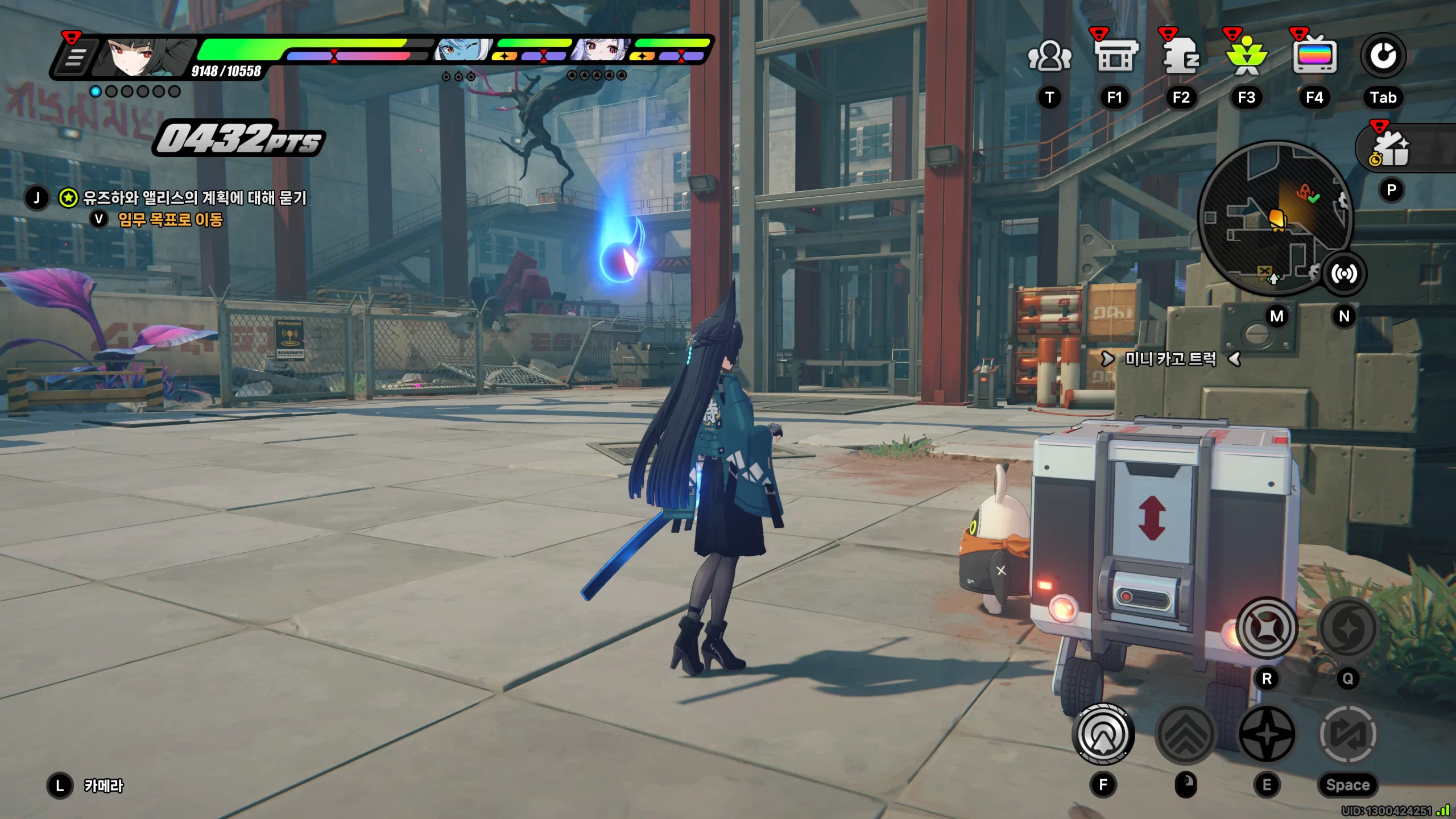Open the circular dial icon labeled Tab
The image size is (1456, 819).
pyautogui.click(x=1383, y=56)
